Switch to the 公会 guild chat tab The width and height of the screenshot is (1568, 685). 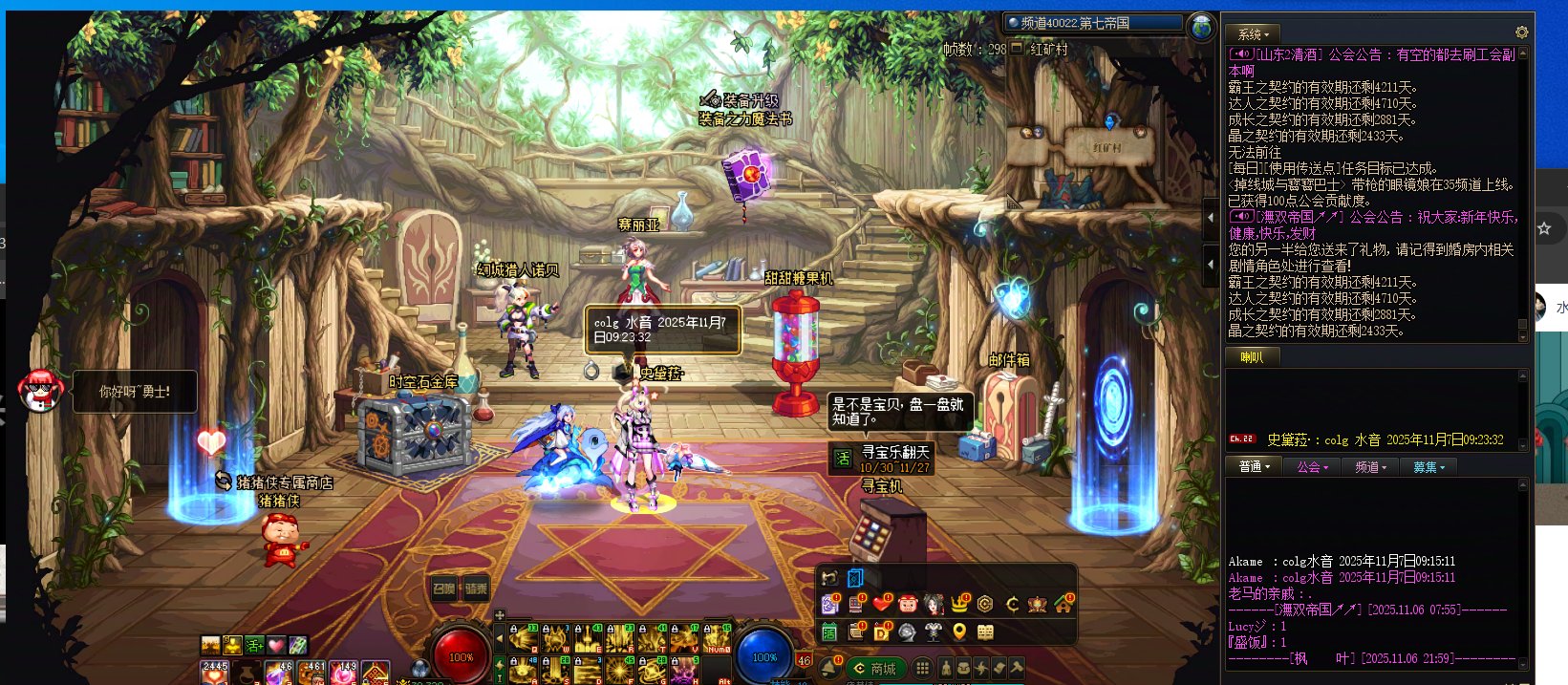pyautogui.click(x=1312, y=466)
